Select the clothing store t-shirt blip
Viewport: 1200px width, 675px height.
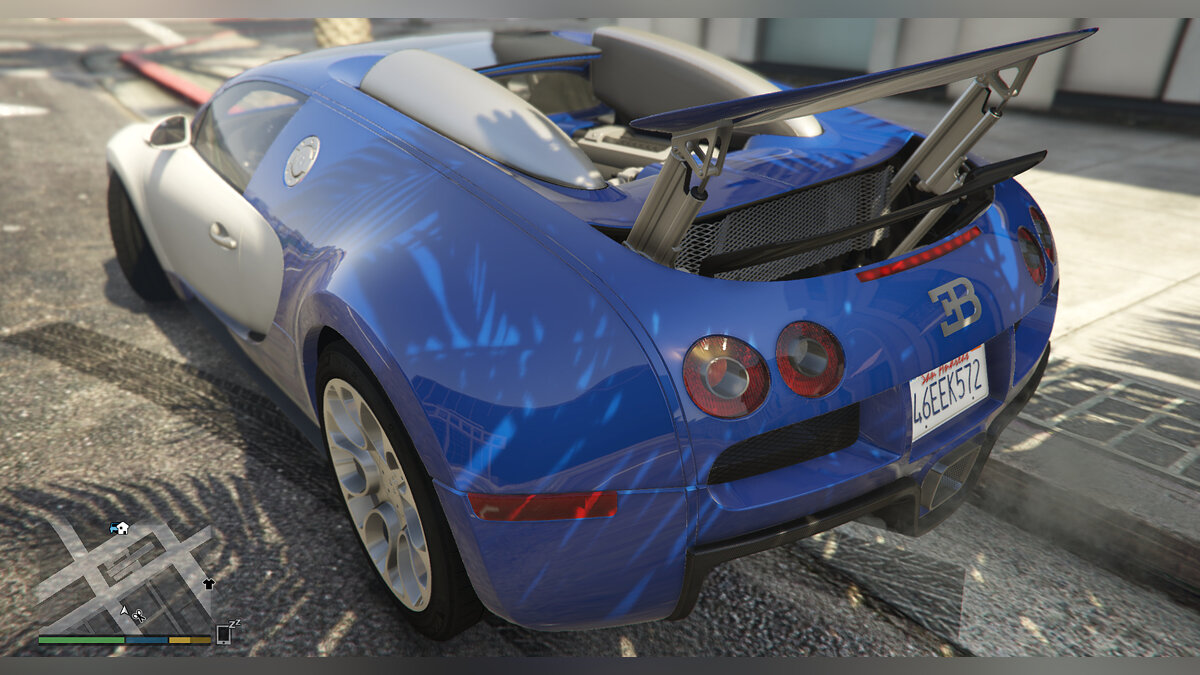click(x=208, y=583)
